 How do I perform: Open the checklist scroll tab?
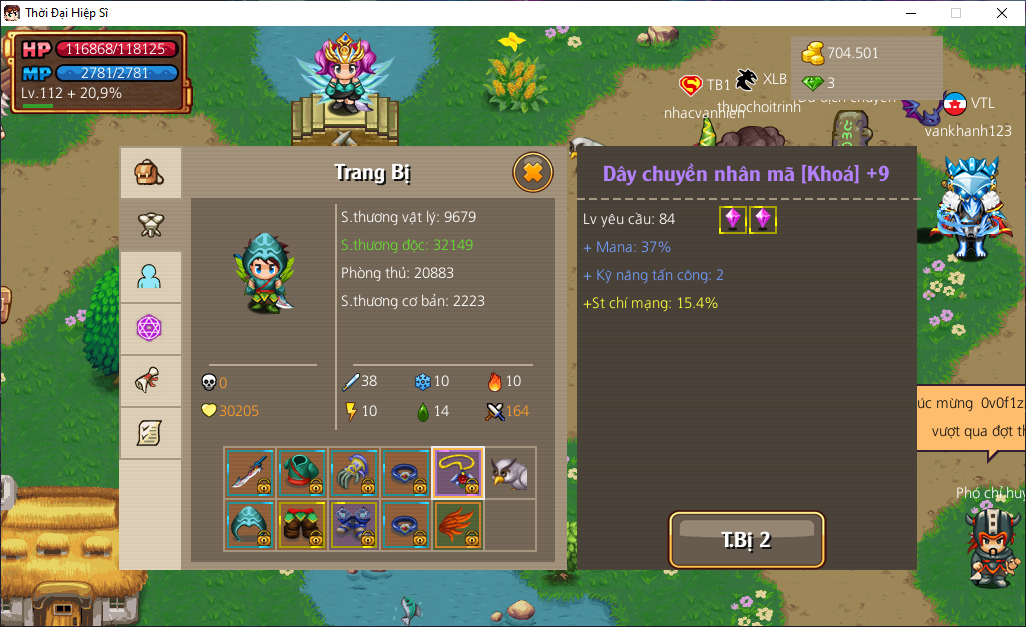[150, 433]
